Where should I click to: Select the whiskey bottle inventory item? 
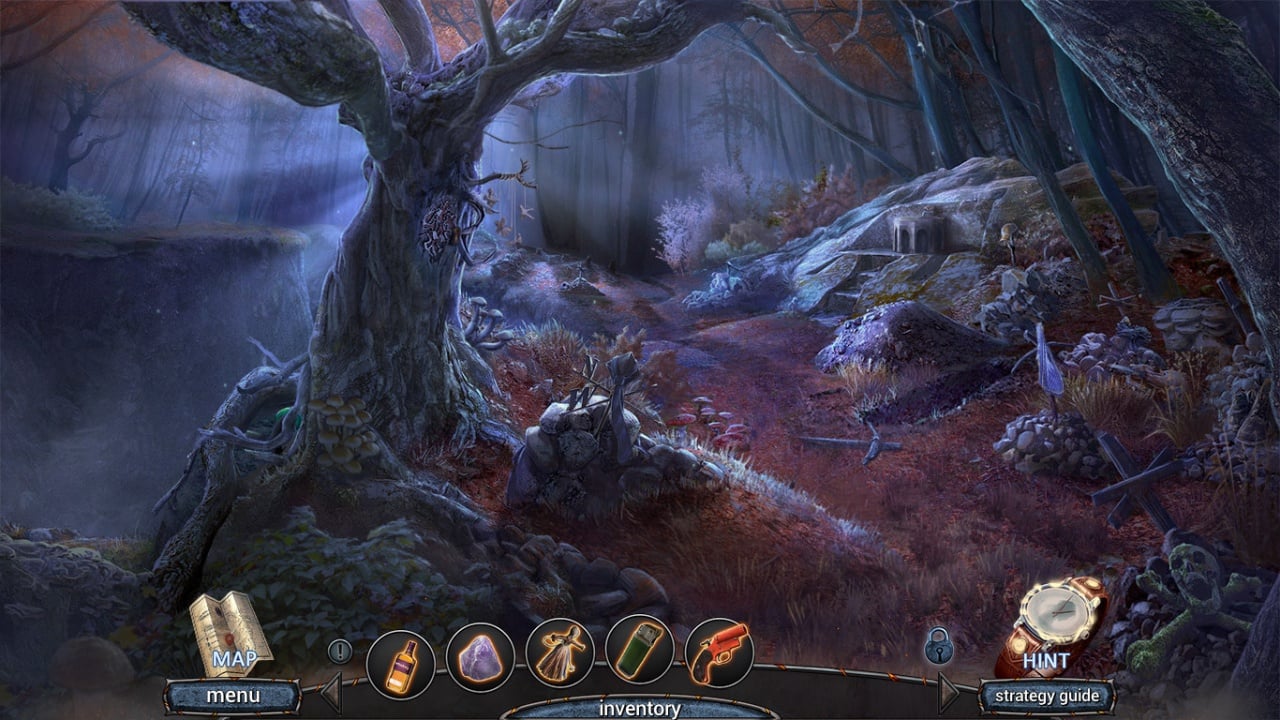click(401, 664)
